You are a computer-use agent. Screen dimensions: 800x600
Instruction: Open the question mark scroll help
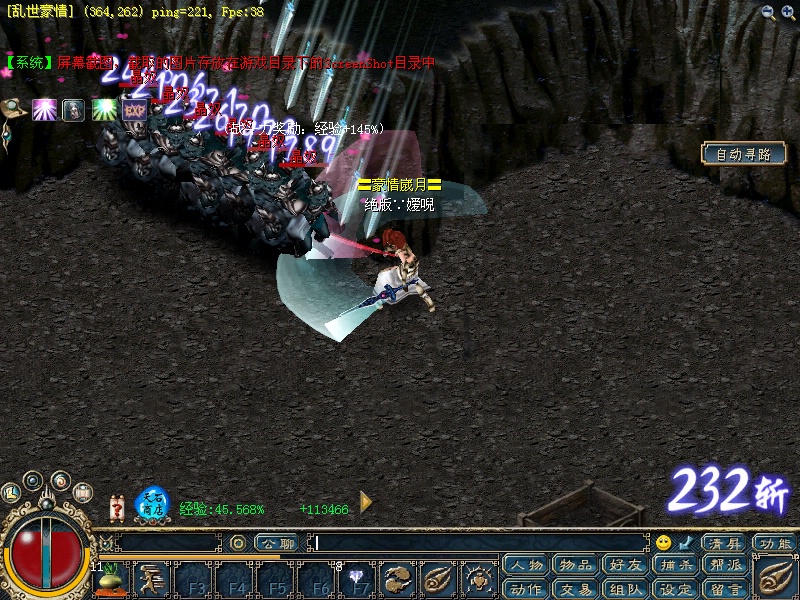[x=116, y=507]
